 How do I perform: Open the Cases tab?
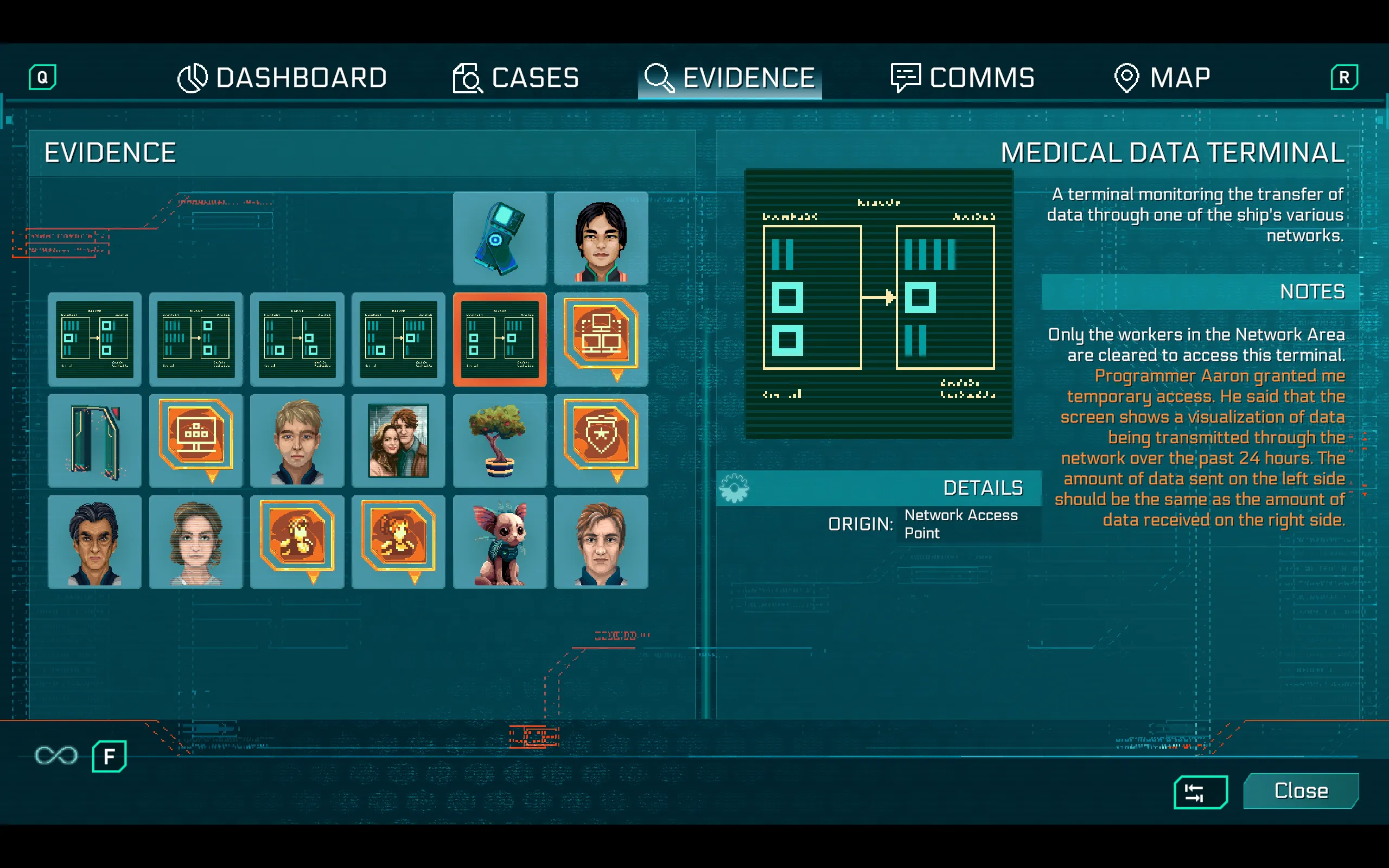coord(516,78)
